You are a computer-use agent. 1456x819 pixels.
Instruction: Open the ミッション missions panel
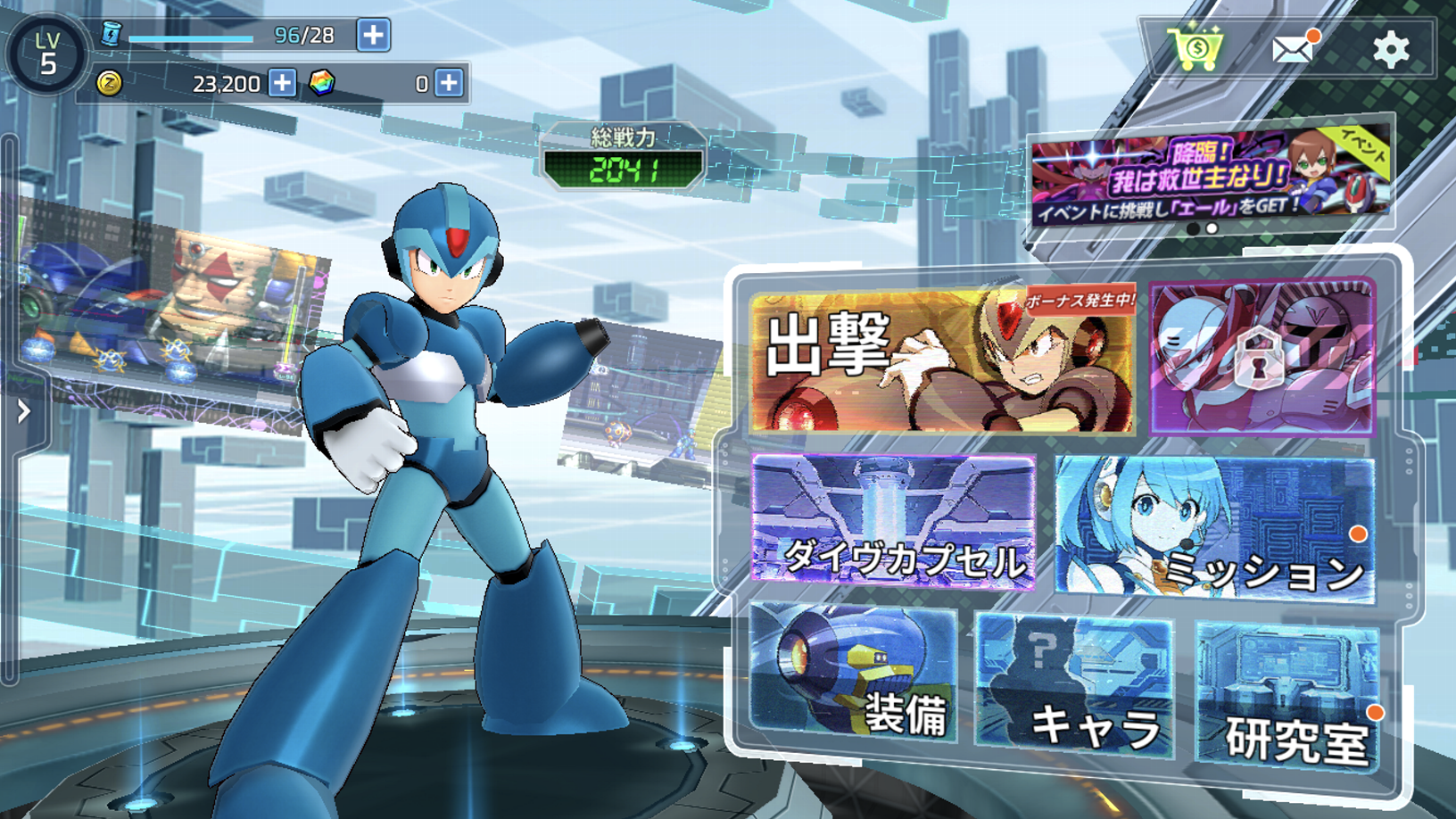[1213, 526]
